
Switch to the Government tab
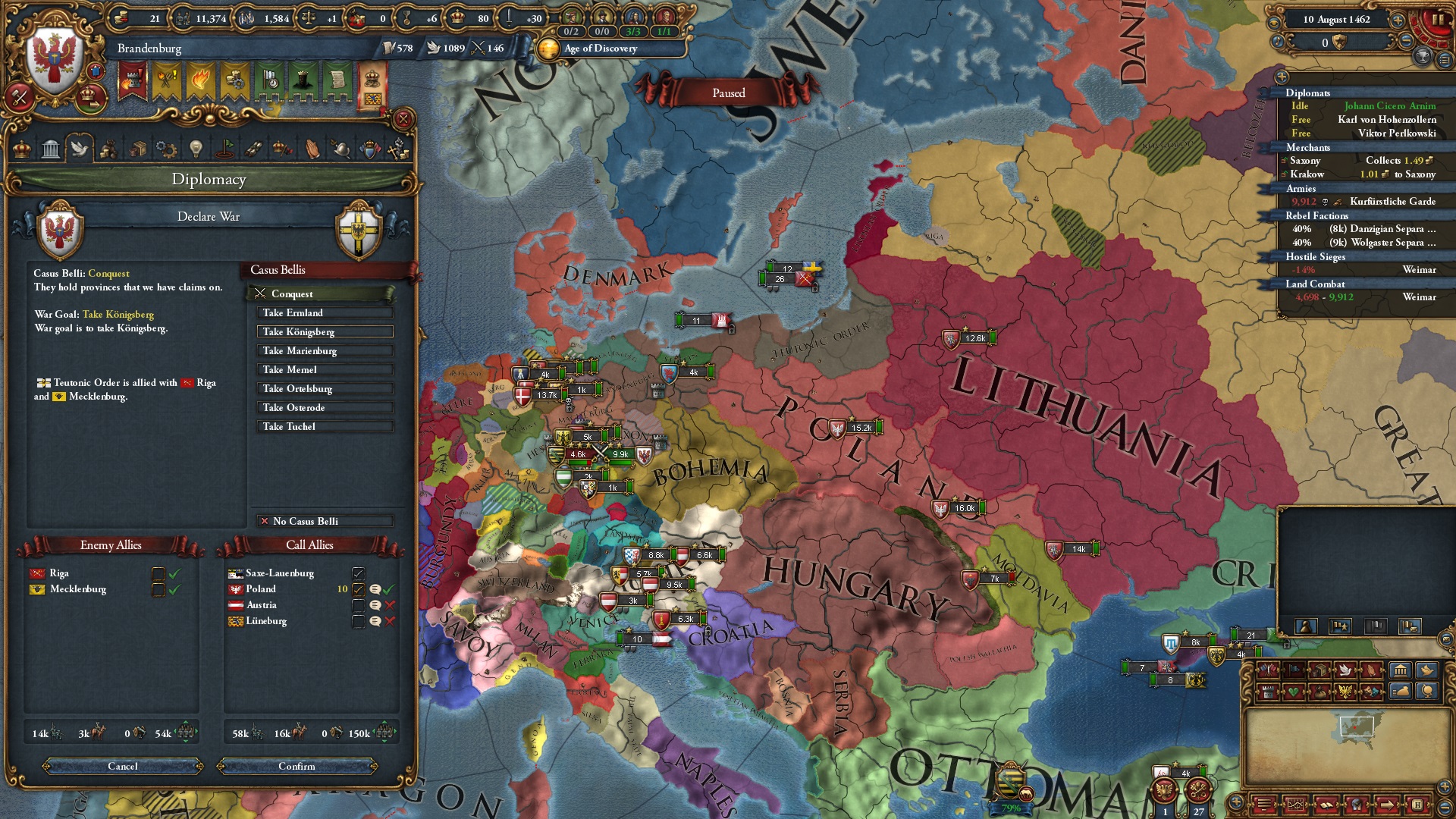(52, 148)
